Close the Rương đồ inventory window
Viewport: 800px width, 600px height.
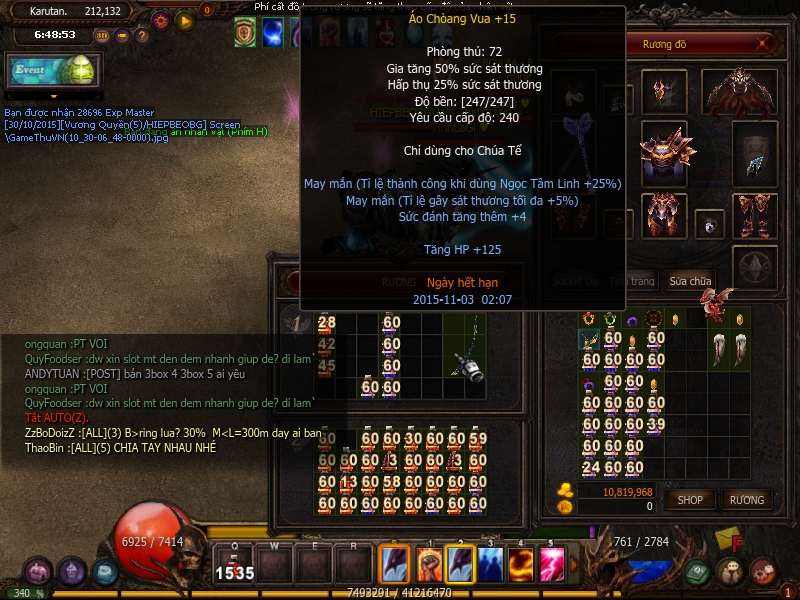(765, 43)
